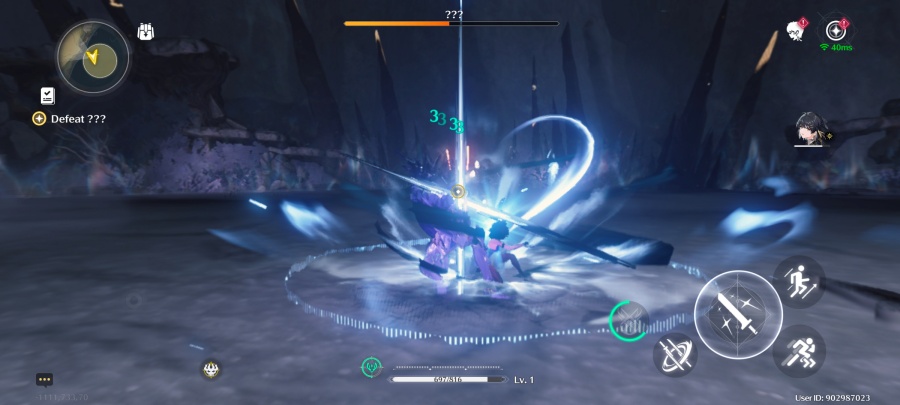Open the chat speech bubble

pos(44,379)
